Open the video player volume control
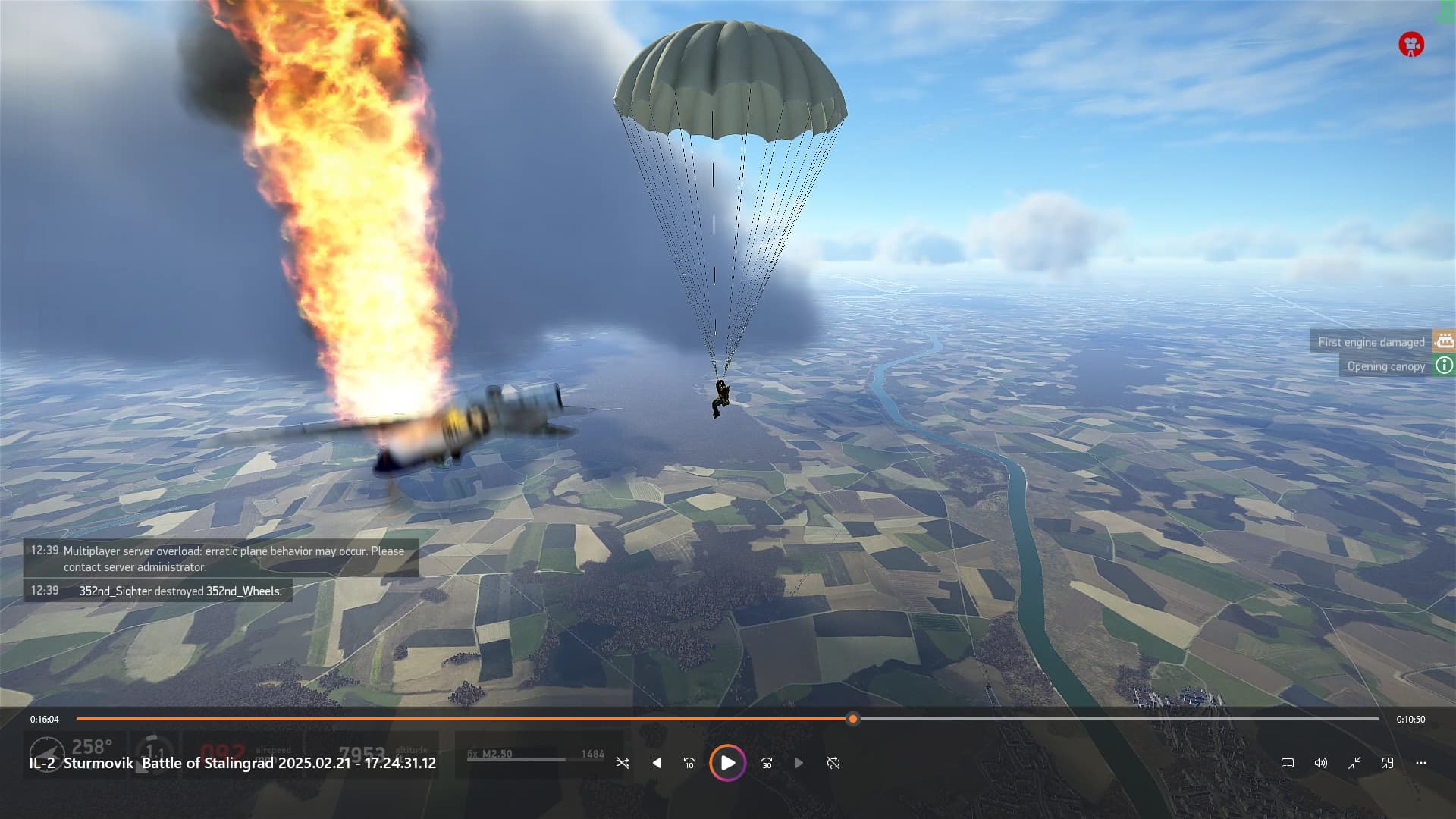Screen dimensions: 1456x819 click(x=1320, y=763)
